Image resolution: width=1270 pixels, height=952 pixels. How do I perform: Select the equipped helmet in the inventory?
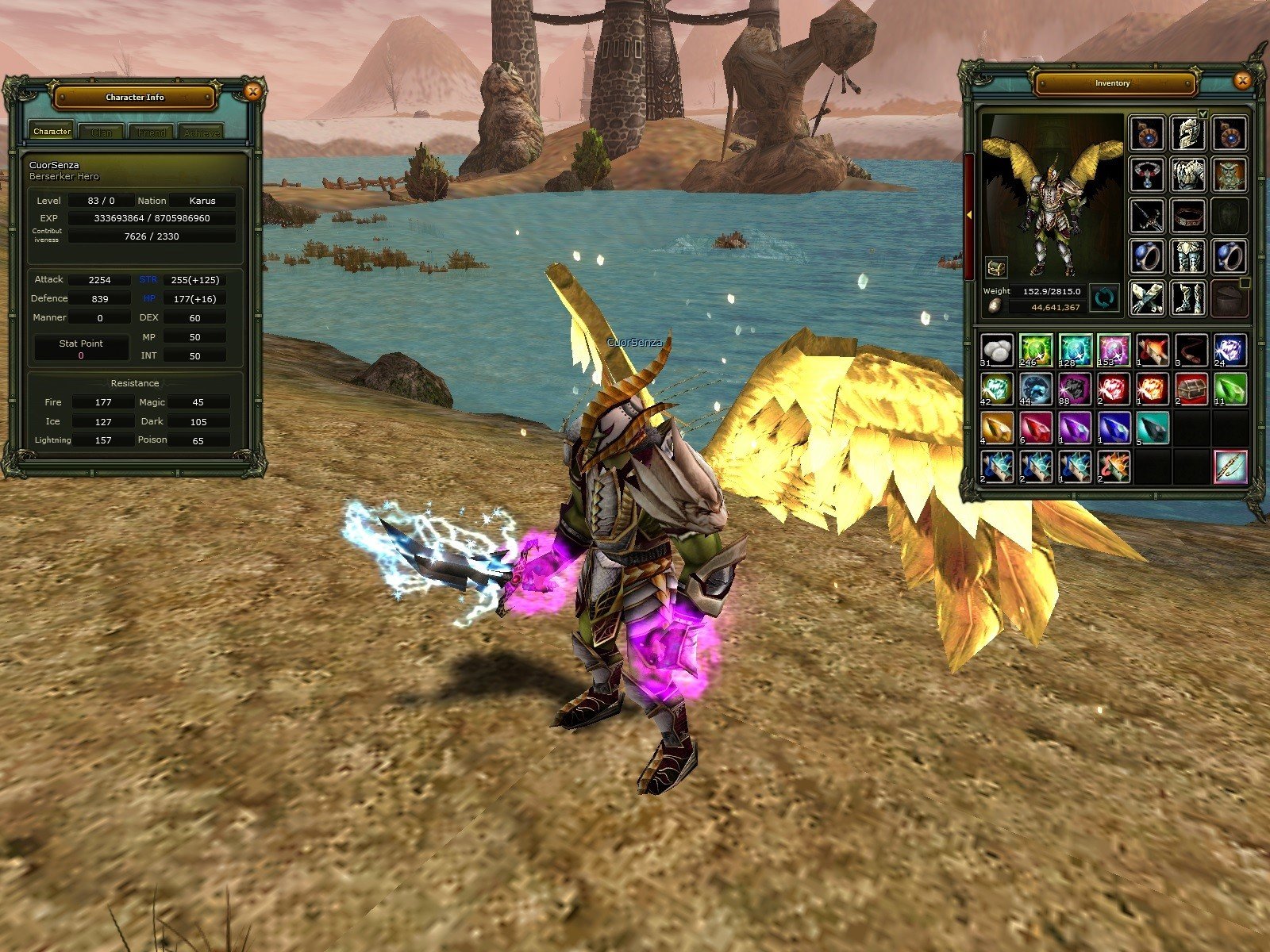tap(1187, 132)
